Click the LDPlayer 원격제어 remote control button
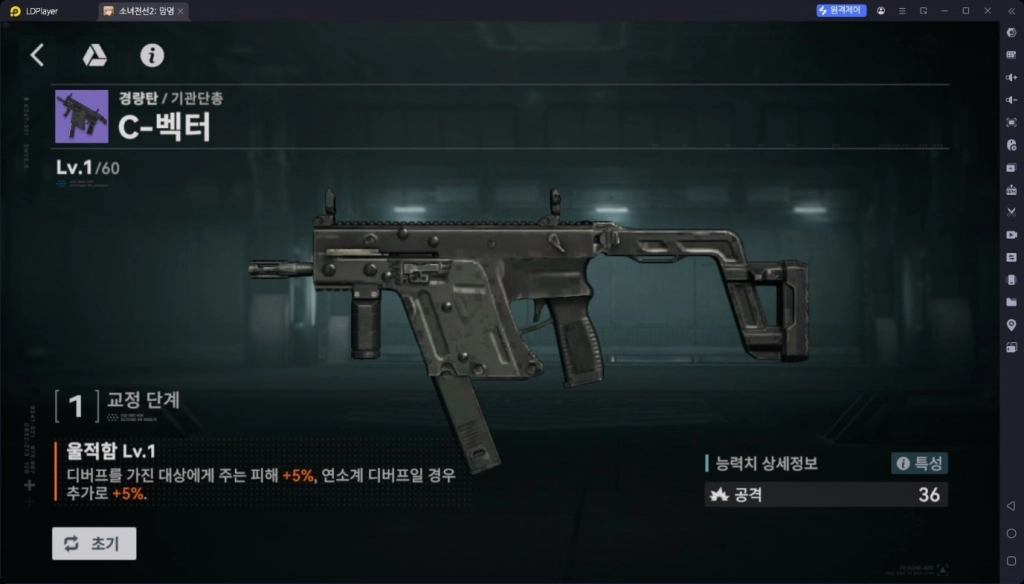This screenshot has width=1024, height=584. point(840,11)
